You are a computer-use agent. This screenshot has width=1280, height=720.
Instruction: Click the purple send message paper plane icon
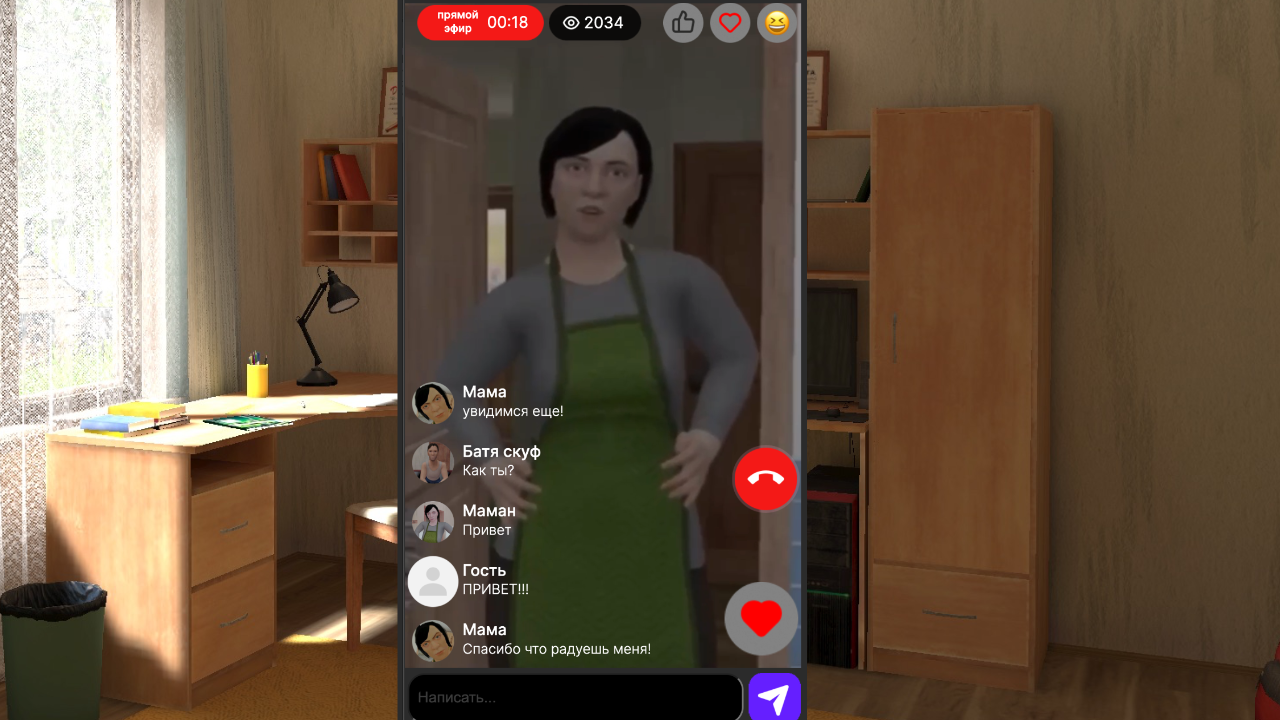click(775, 697)
